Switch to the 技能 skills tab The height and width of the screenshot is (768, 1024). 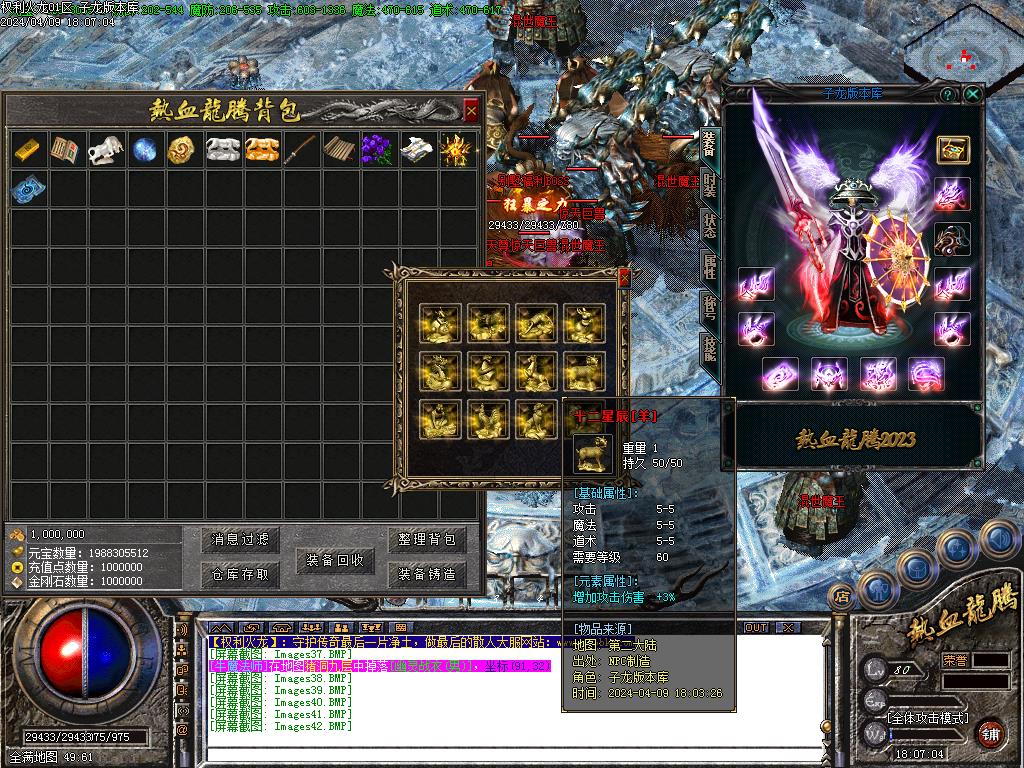(x=709, y=348)
